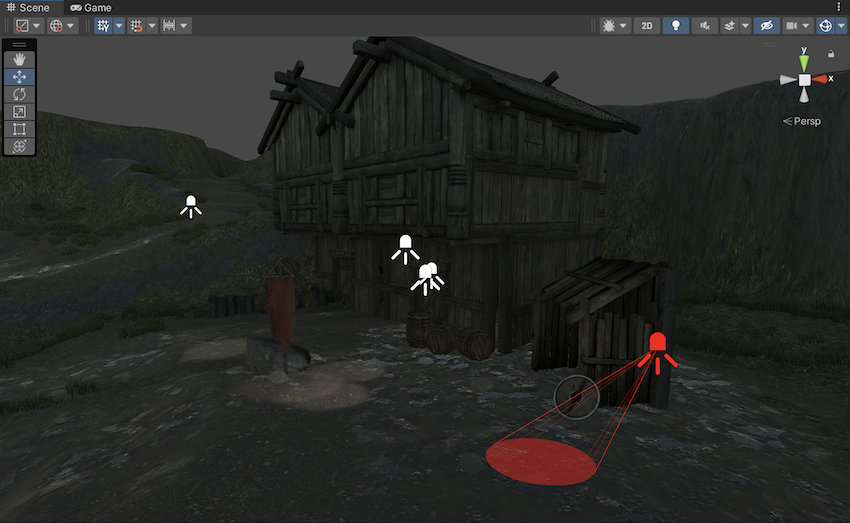Open the debug draw mode dropdown with bug icon
This screenshot has height=523, width=850.
(x=615, y=26)
